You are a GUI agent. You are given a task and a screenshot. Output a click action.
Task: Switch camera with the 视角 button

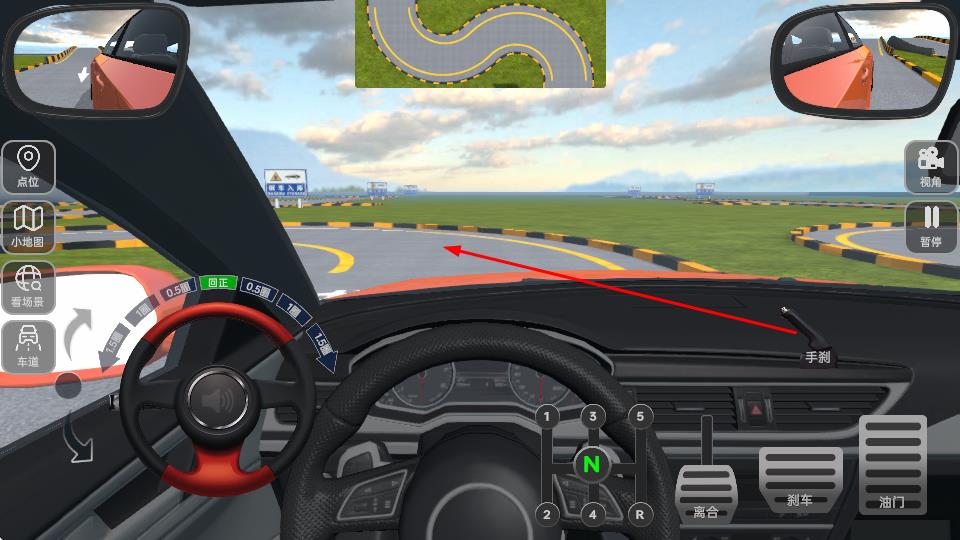[931, 166]
